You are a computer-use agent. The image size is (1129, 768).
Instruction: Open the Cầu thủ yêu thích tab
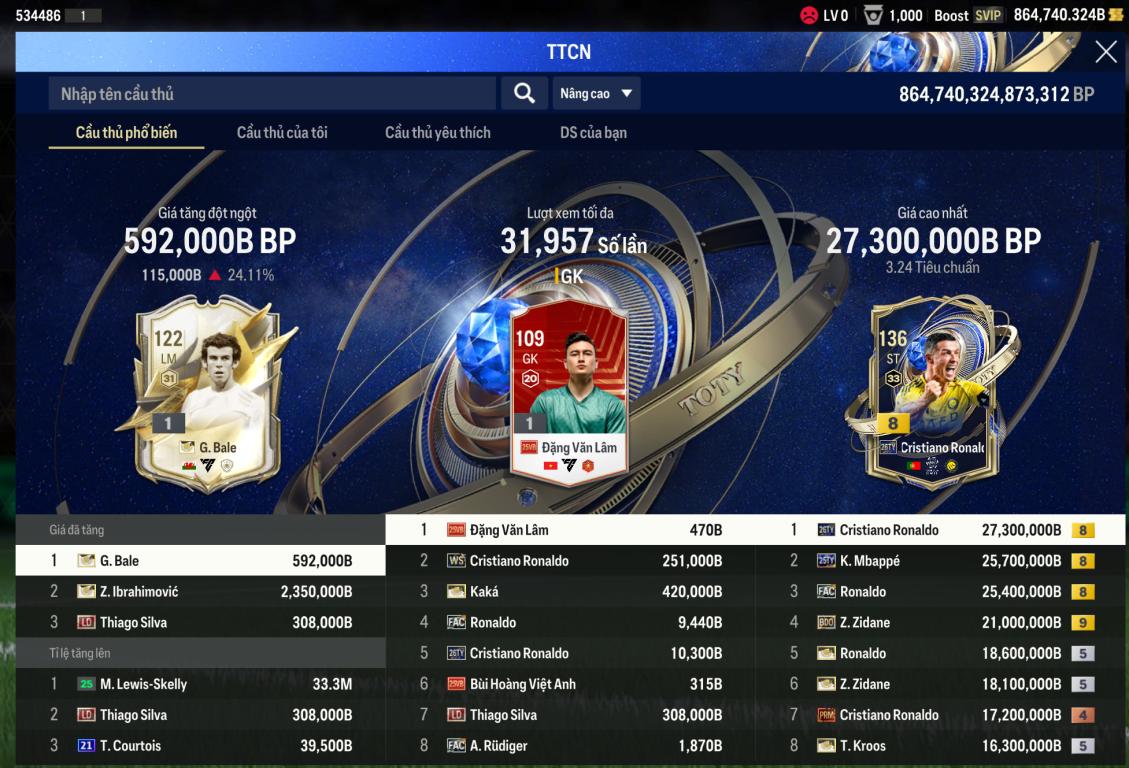pos(437,133)
